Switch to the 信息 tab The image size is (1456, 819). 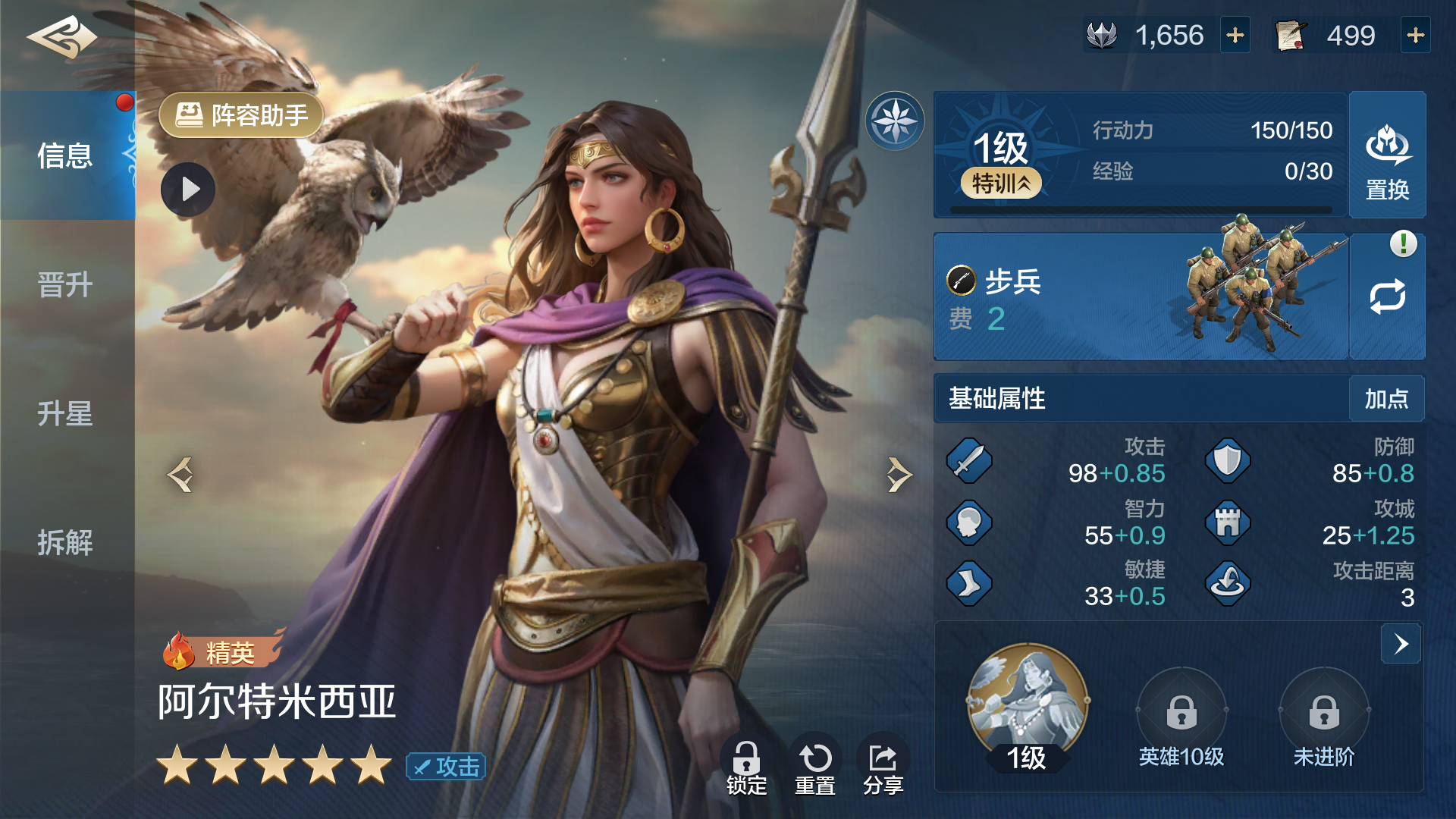66,156
